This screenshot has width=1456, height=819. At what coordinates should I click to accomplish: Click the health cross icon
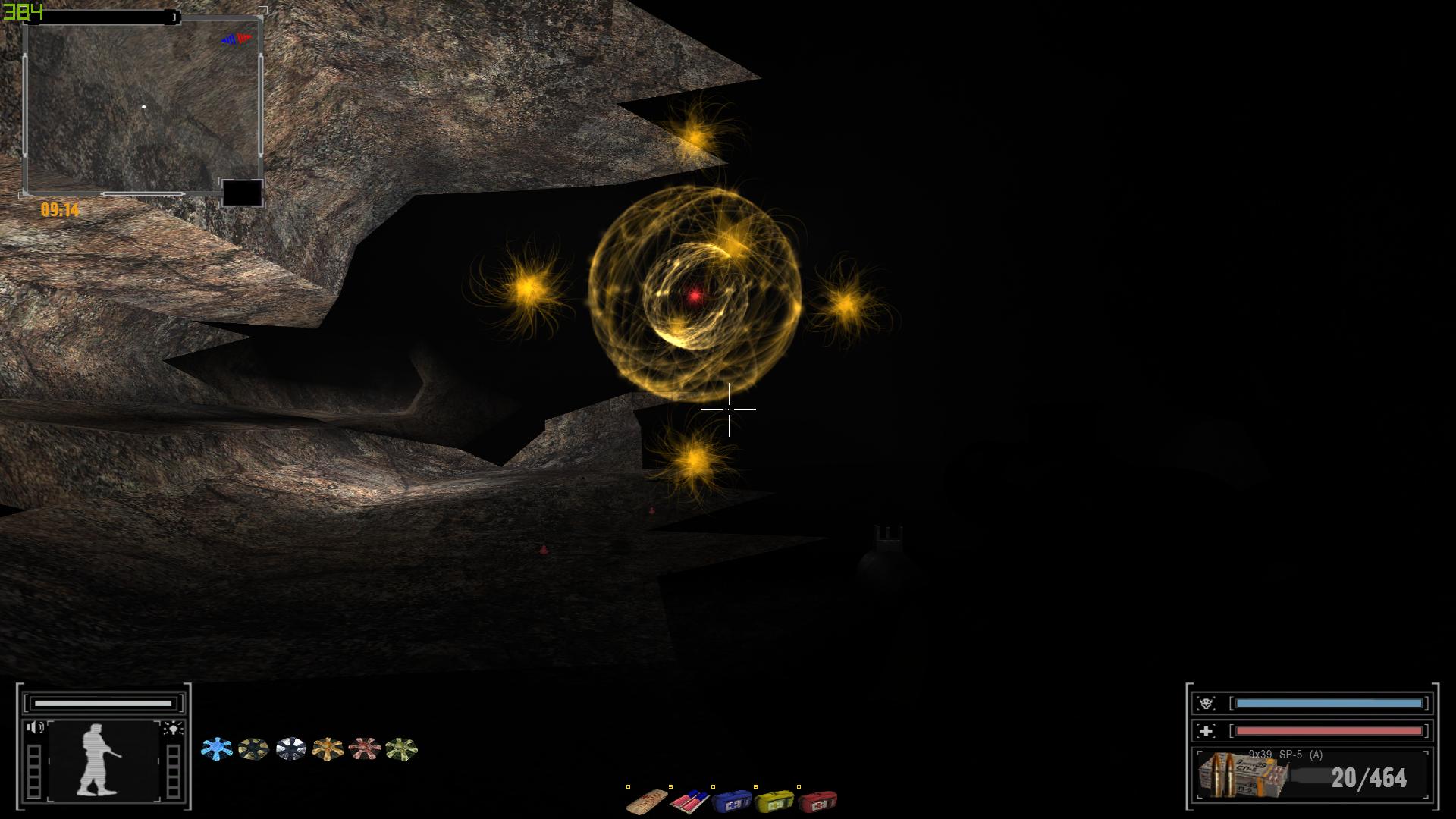(x=1206, y=731)
